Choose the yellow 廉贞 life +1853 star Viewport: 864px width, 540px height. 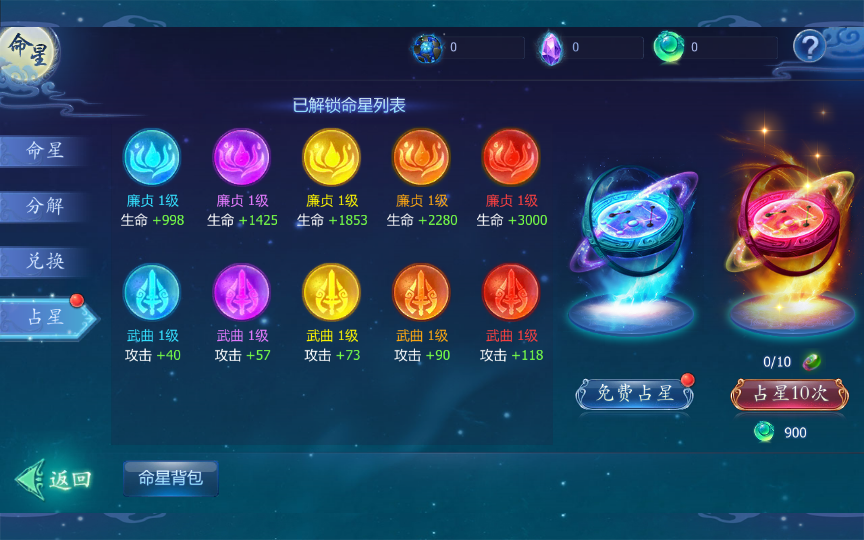click(331, 157)
